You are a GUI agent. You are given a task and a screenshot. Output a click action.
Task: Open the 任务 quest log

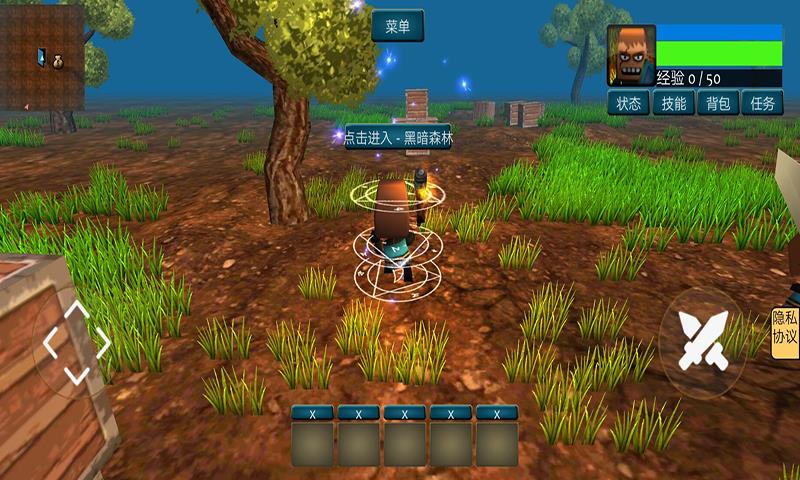pos(762,102)
